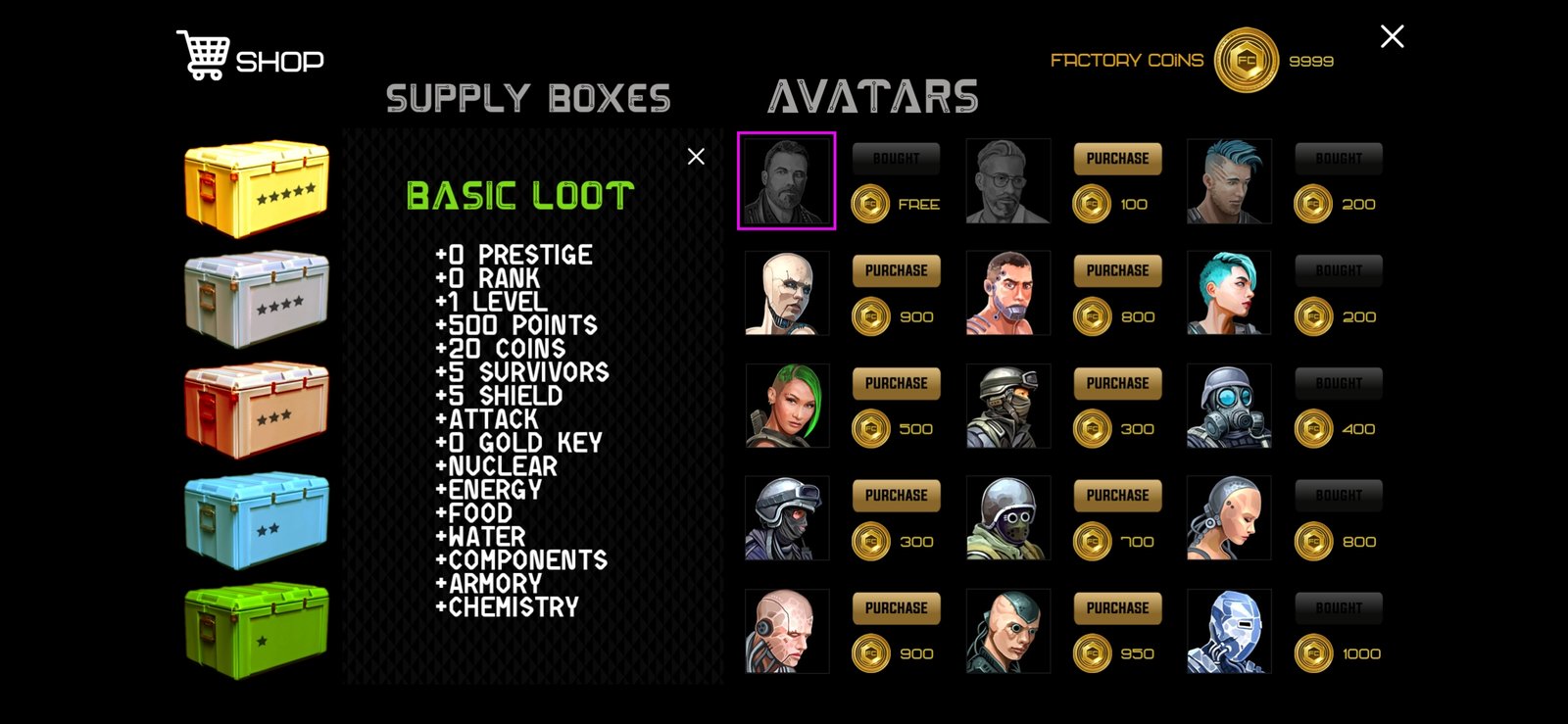
Task: Buy the green-haired woman avatar for 500
Action: click(896, 384)
